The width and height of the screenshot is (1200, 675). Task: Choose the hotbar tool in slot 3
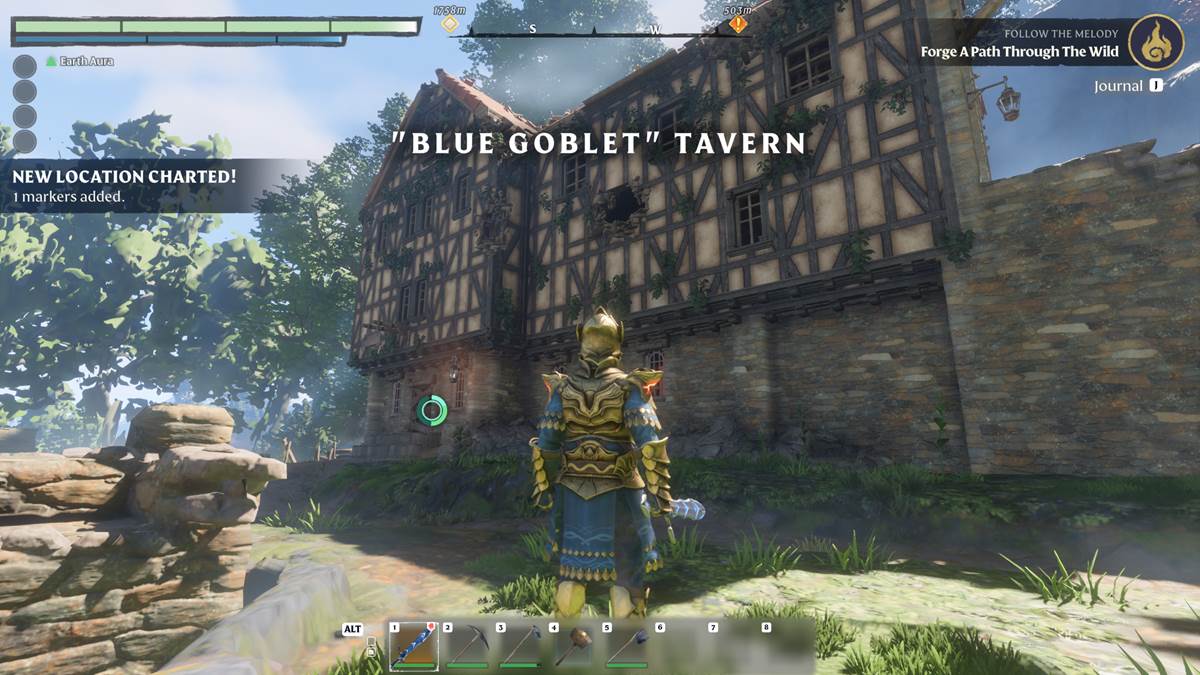point(520,646)
